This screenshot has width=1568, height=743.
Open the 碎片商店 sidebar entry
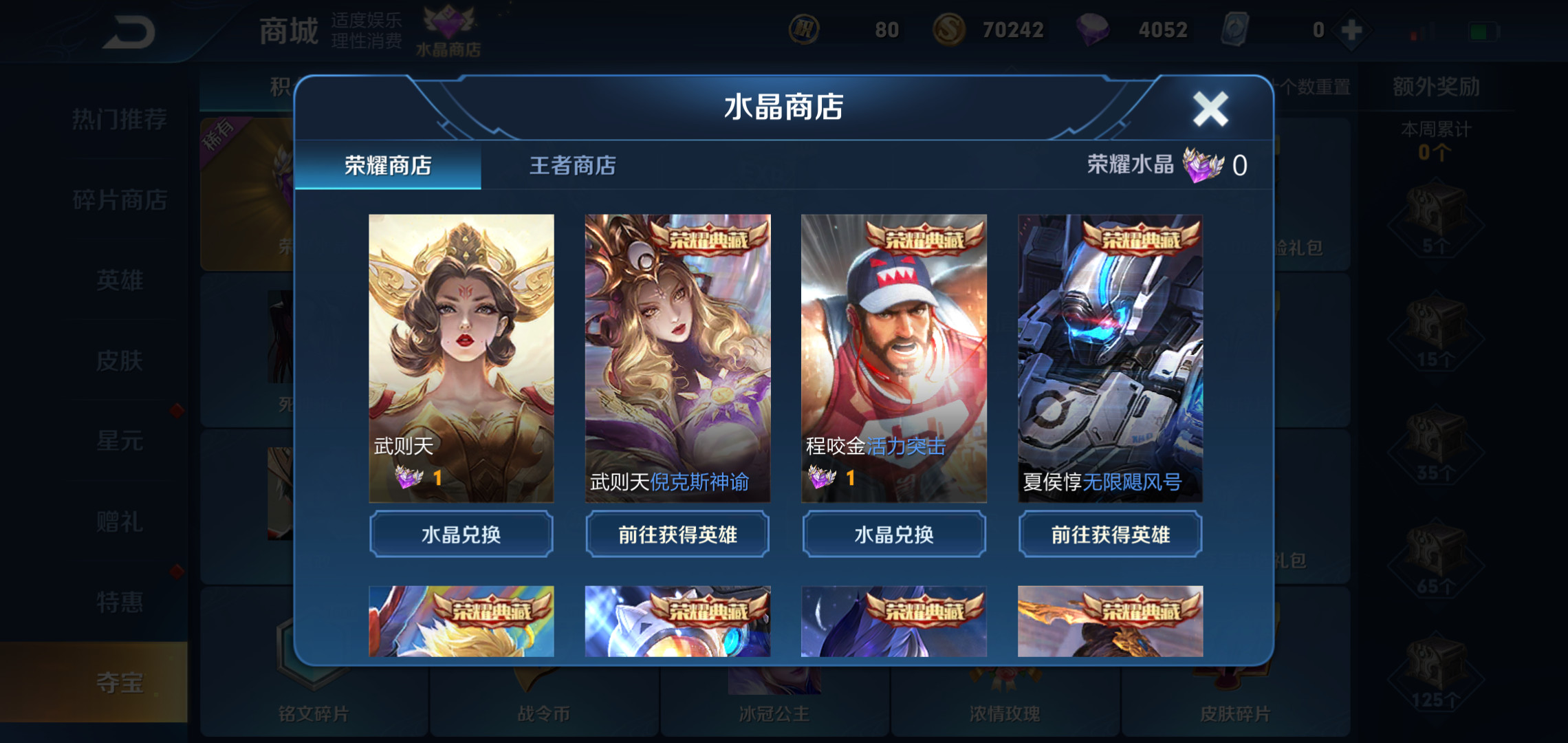pos(119,200)
